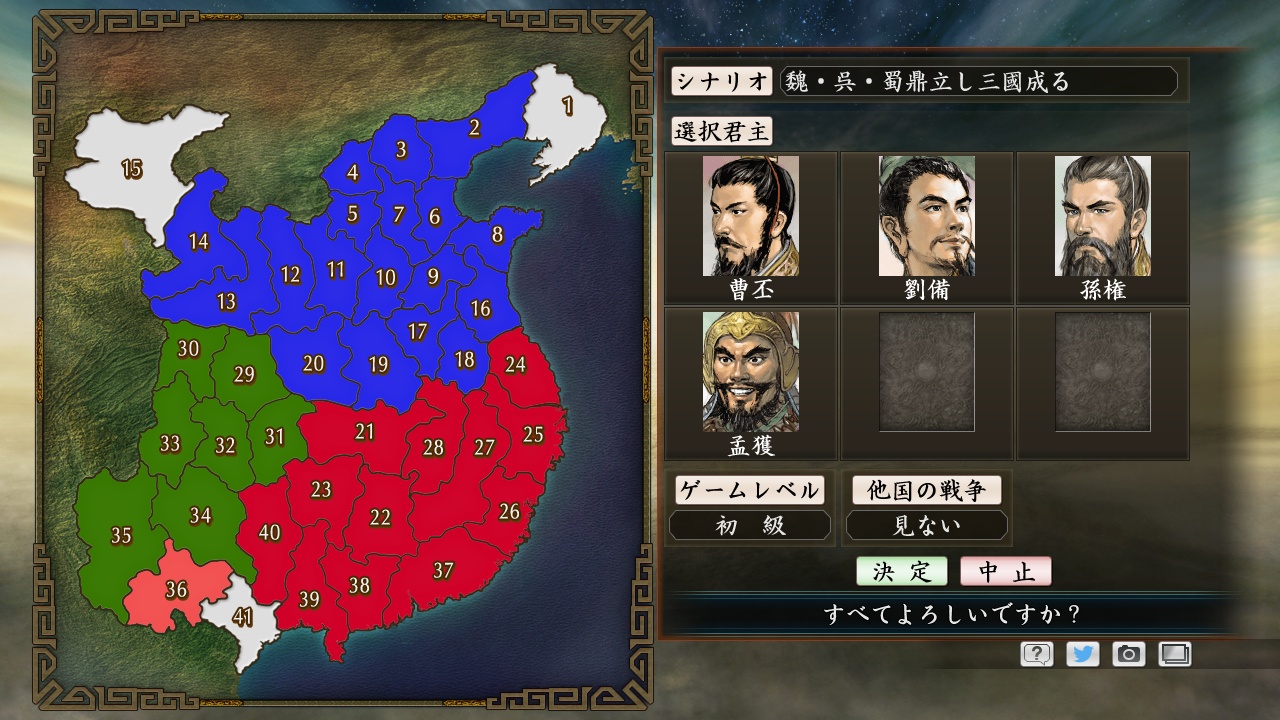Click the 他国の戦争 label
Screen dimensions: 1280x720
[x=925, y=490]
